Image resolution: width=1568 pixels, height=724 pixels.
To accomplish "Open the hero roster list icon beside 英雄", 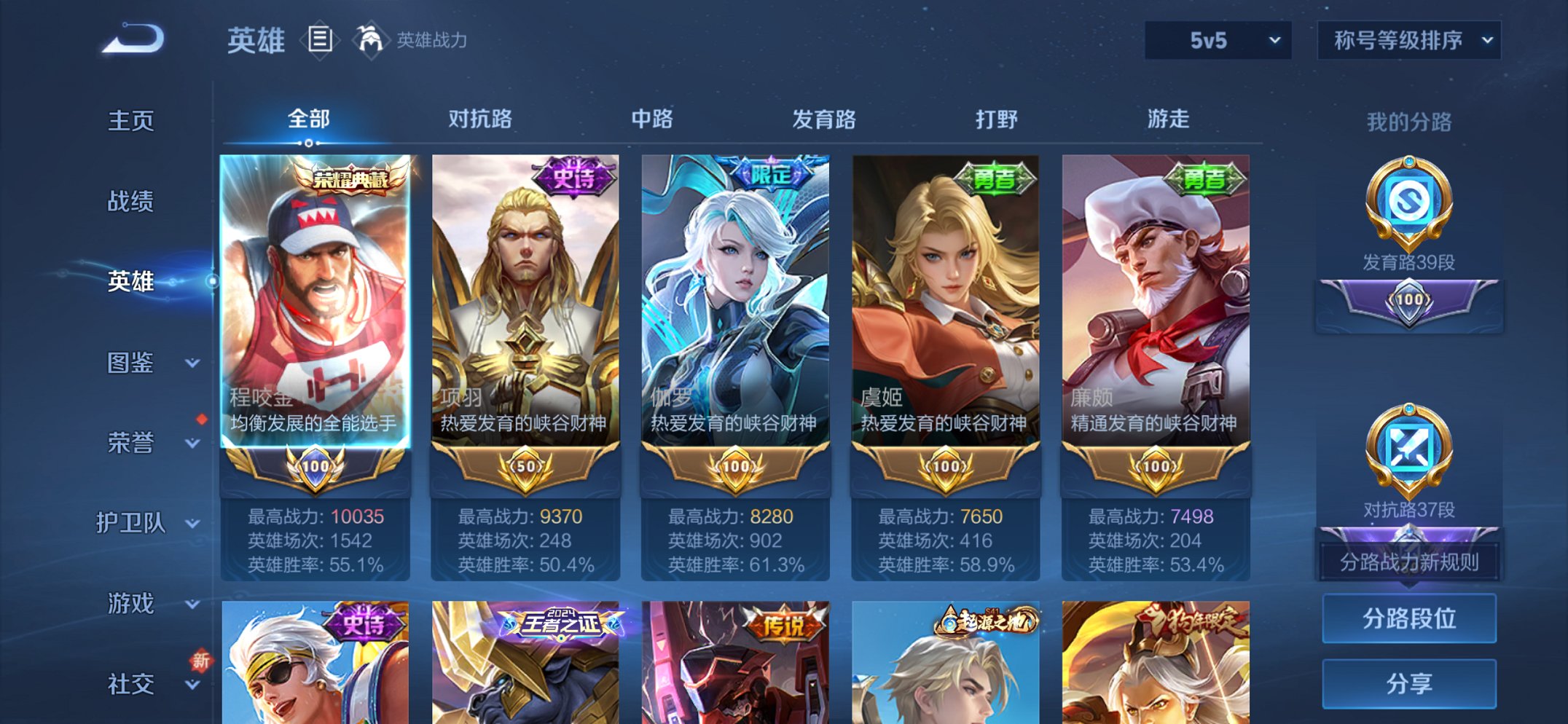I will tap(319, 42).
